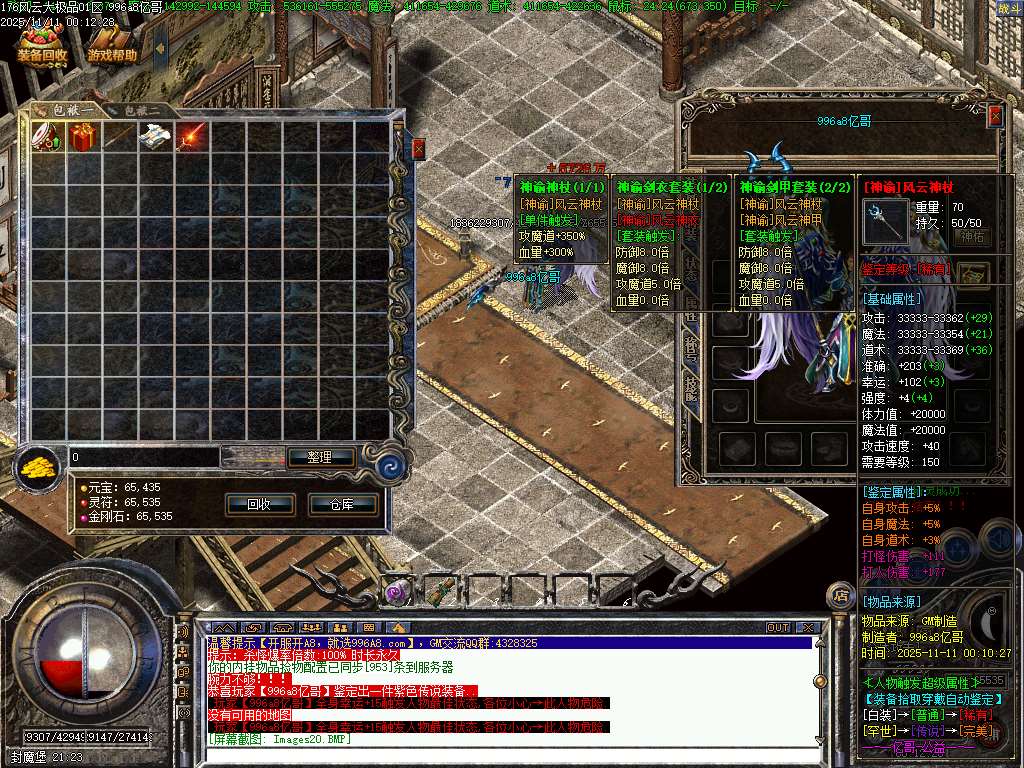
Task: Open the 仓库 warehouse button
Action: (x=342, y=504)
